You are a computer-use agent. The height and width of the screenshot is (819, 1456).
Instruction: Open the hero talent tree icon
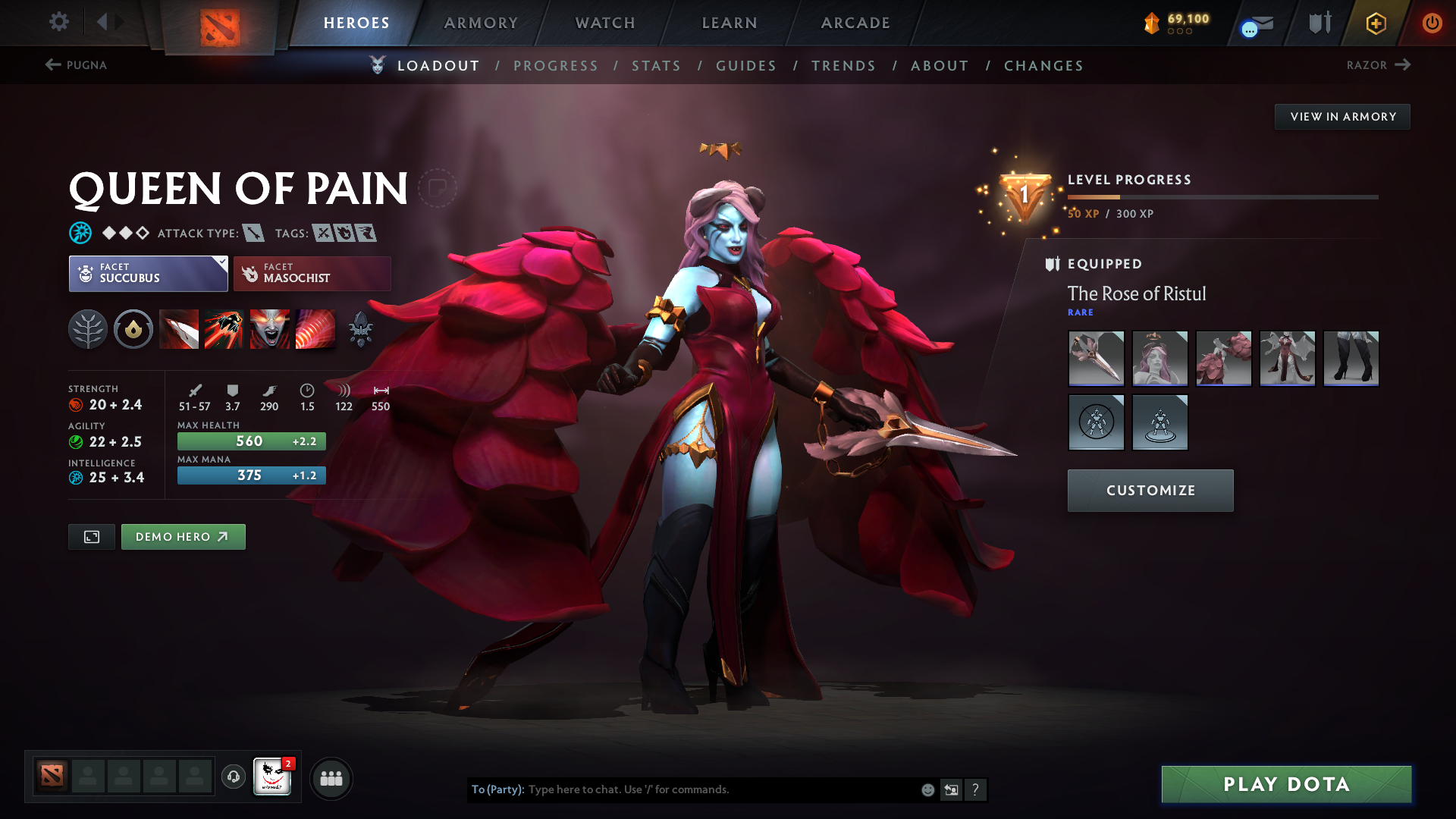coord(88,328)
